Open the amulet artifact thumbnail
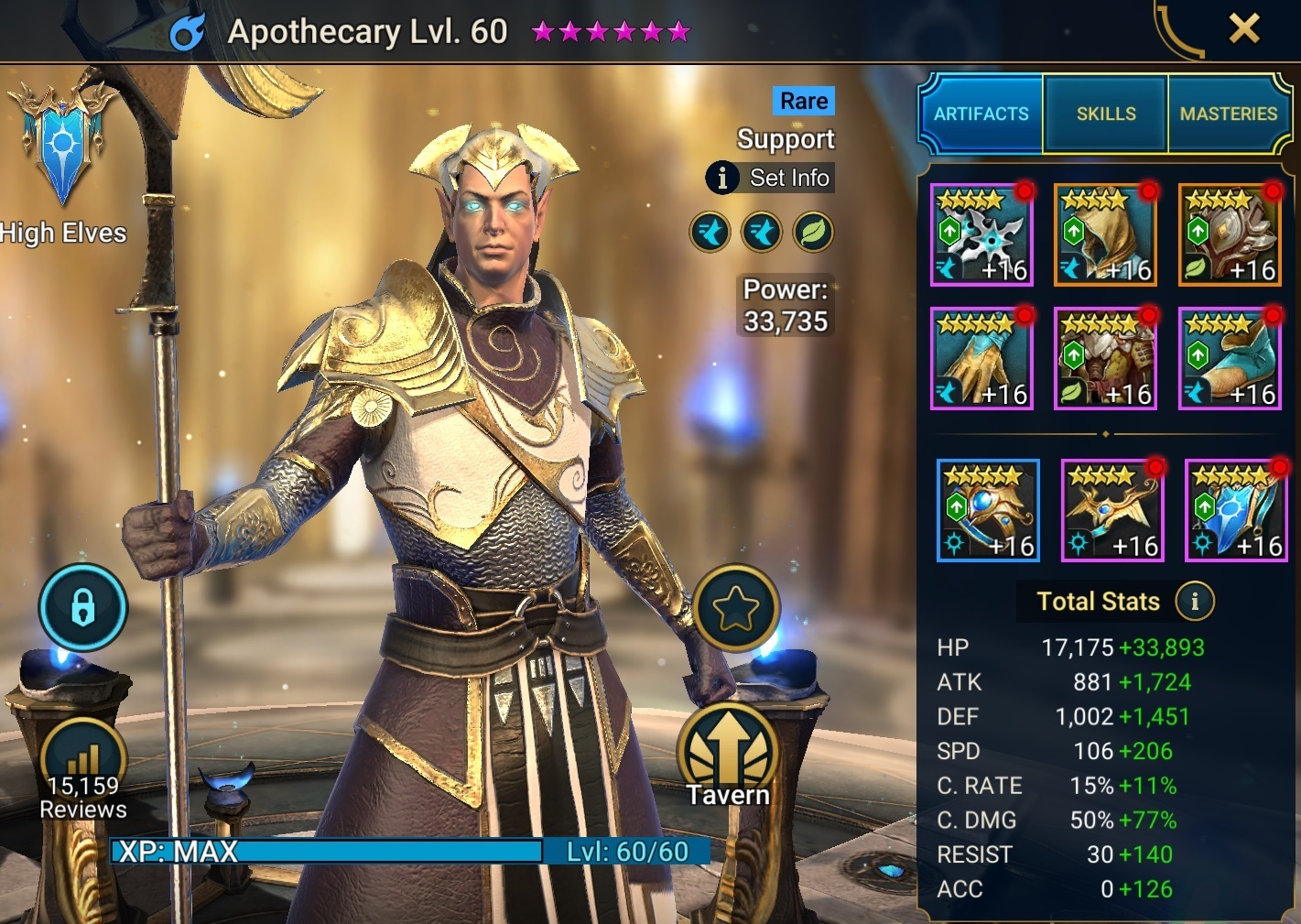 1112,510
